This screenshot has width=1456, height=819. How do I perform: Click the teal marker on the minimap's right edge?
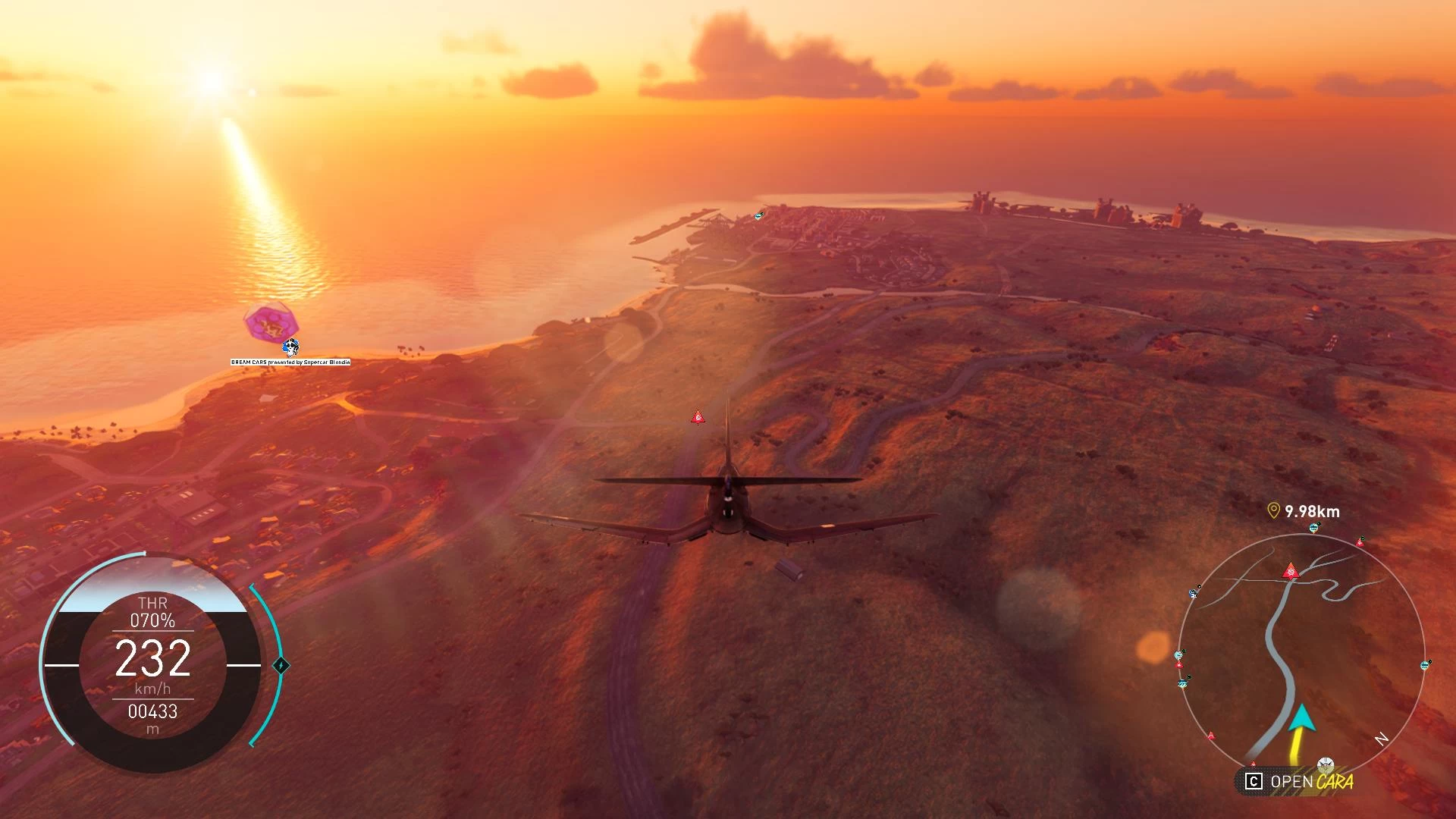point(1425,666)
